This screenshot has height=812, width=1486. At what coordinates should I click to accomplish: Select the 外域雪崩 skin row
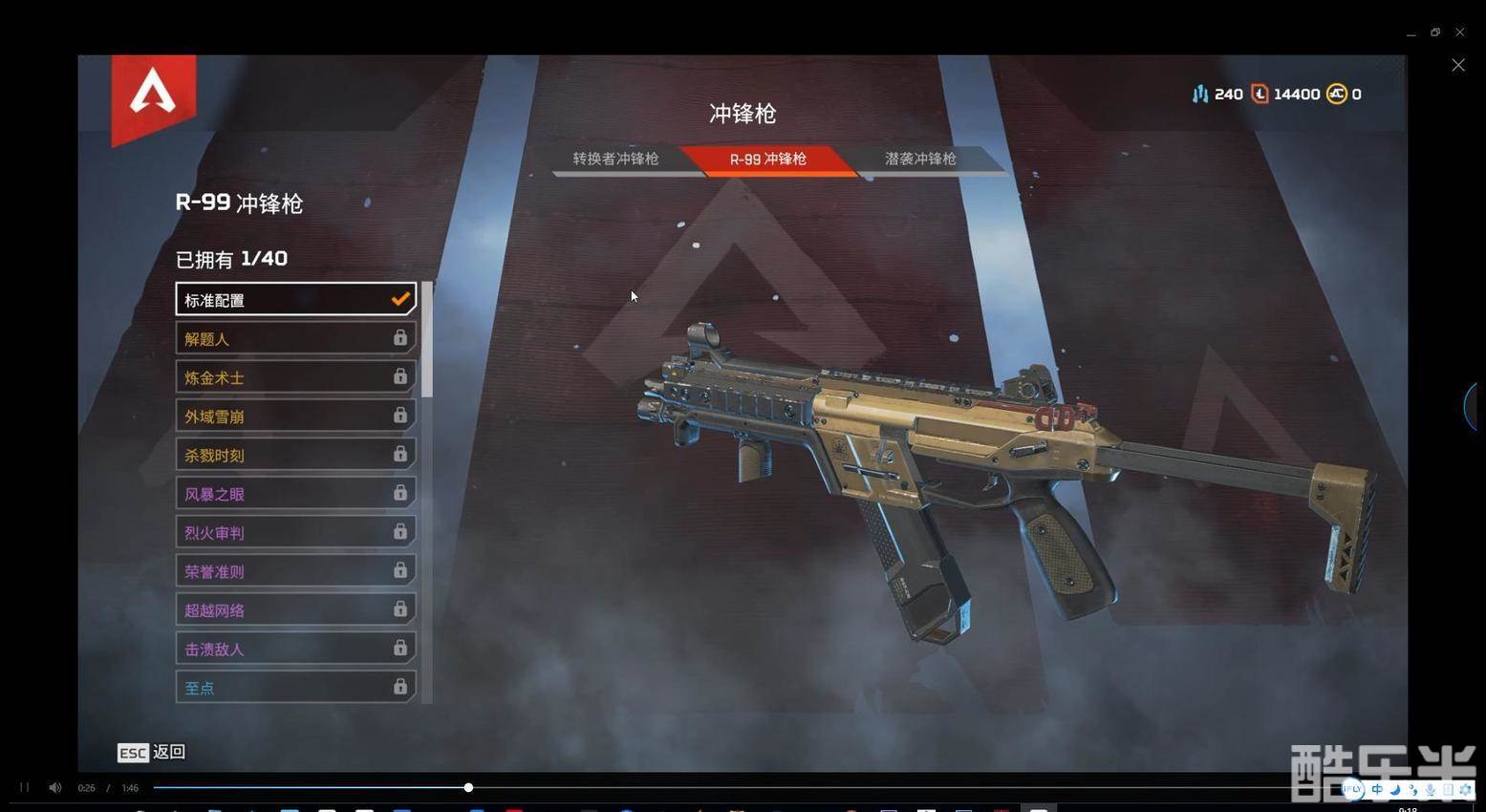click(x=294, y=416)
